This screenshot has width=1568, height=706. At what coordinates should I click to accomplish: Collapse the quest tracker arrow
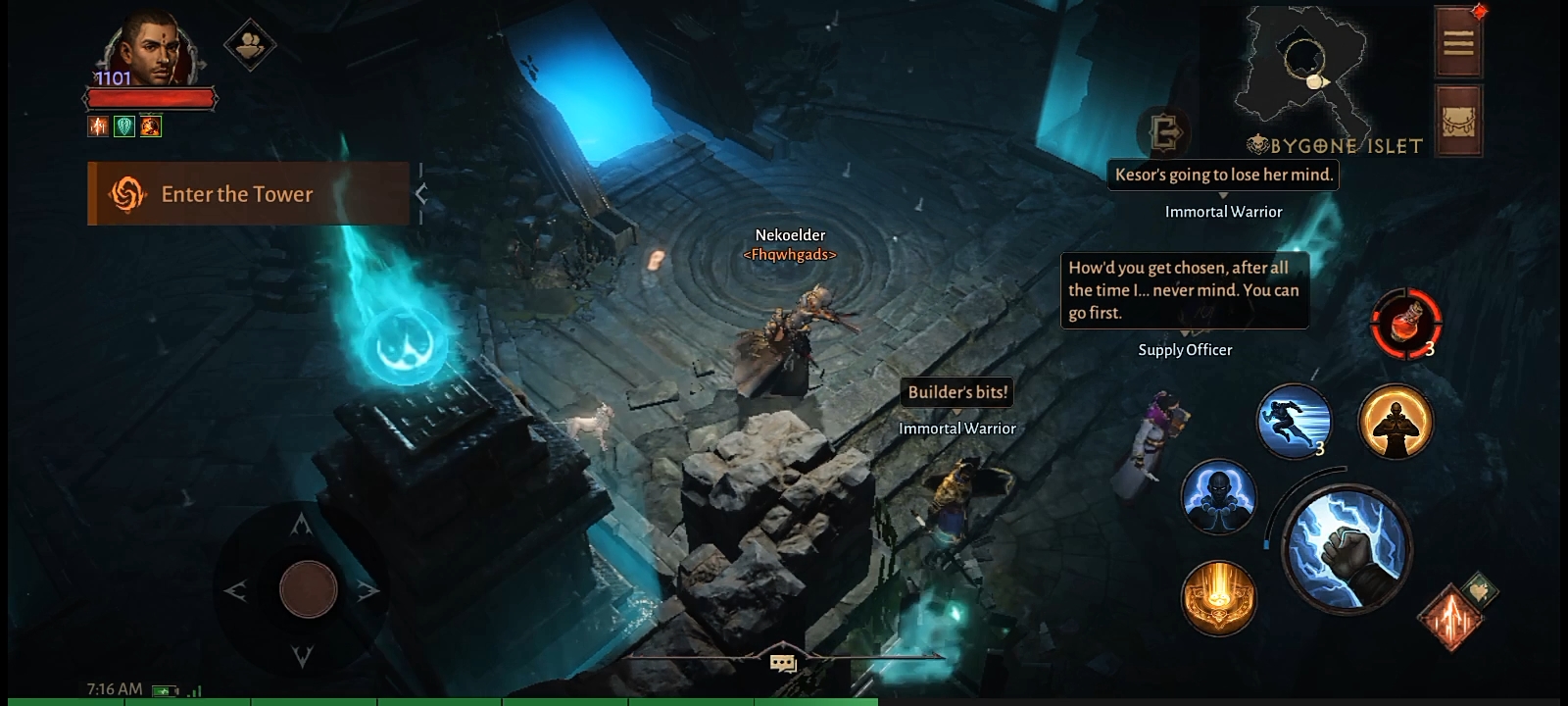coord(421,194)
